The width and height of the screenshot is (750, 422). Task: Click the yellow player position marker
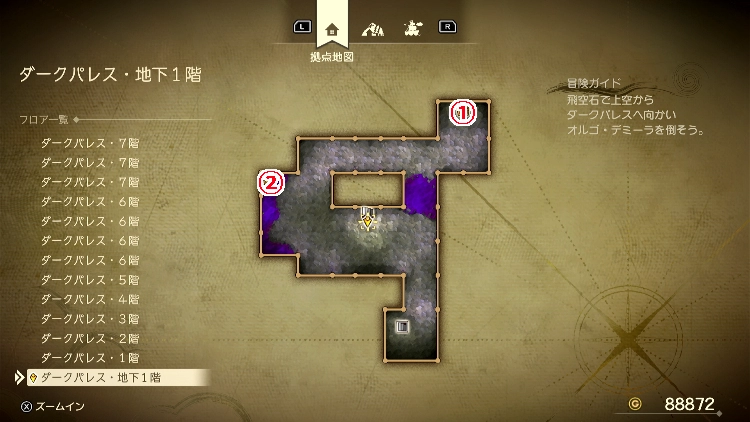tap(368, 222)
